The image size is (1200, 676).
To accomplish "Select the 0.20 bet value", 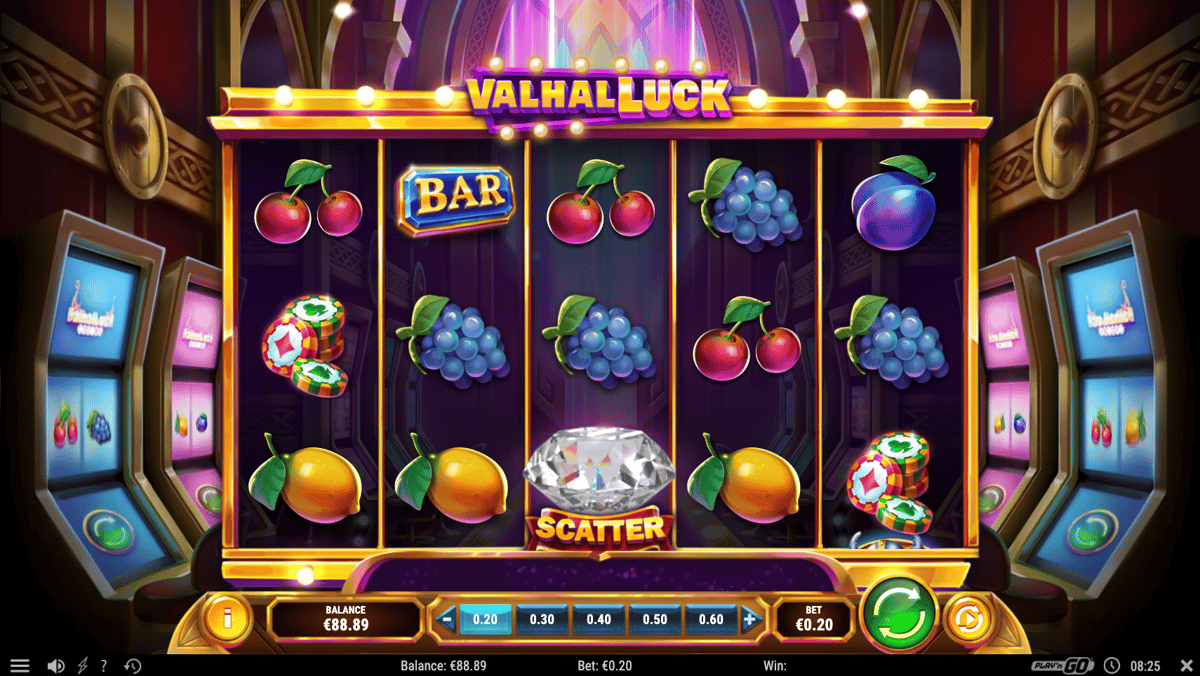I will [x=485, y=620].
